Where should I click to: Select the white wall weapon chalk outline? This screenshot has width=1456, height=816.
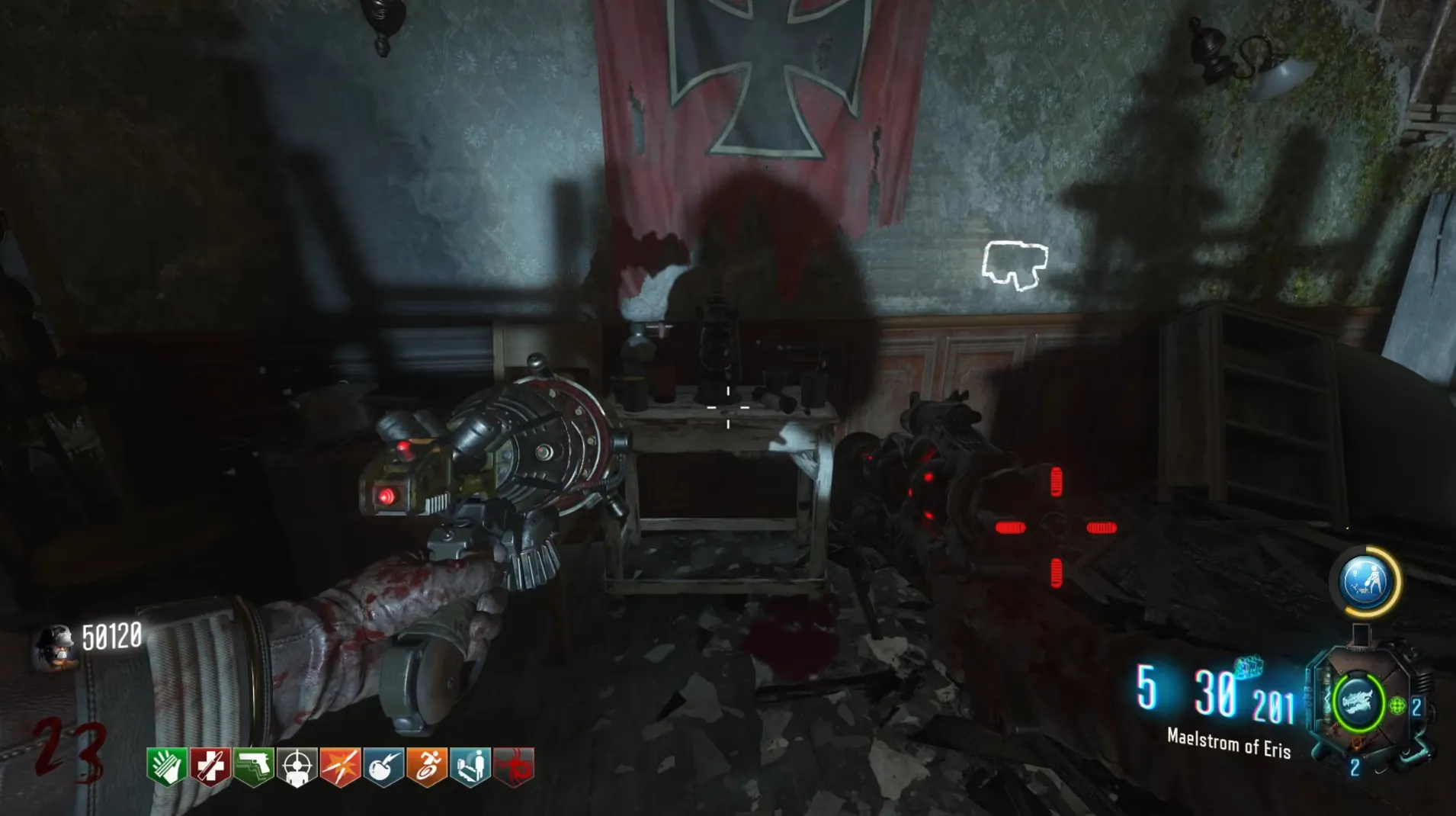(x=1015, y=265)
